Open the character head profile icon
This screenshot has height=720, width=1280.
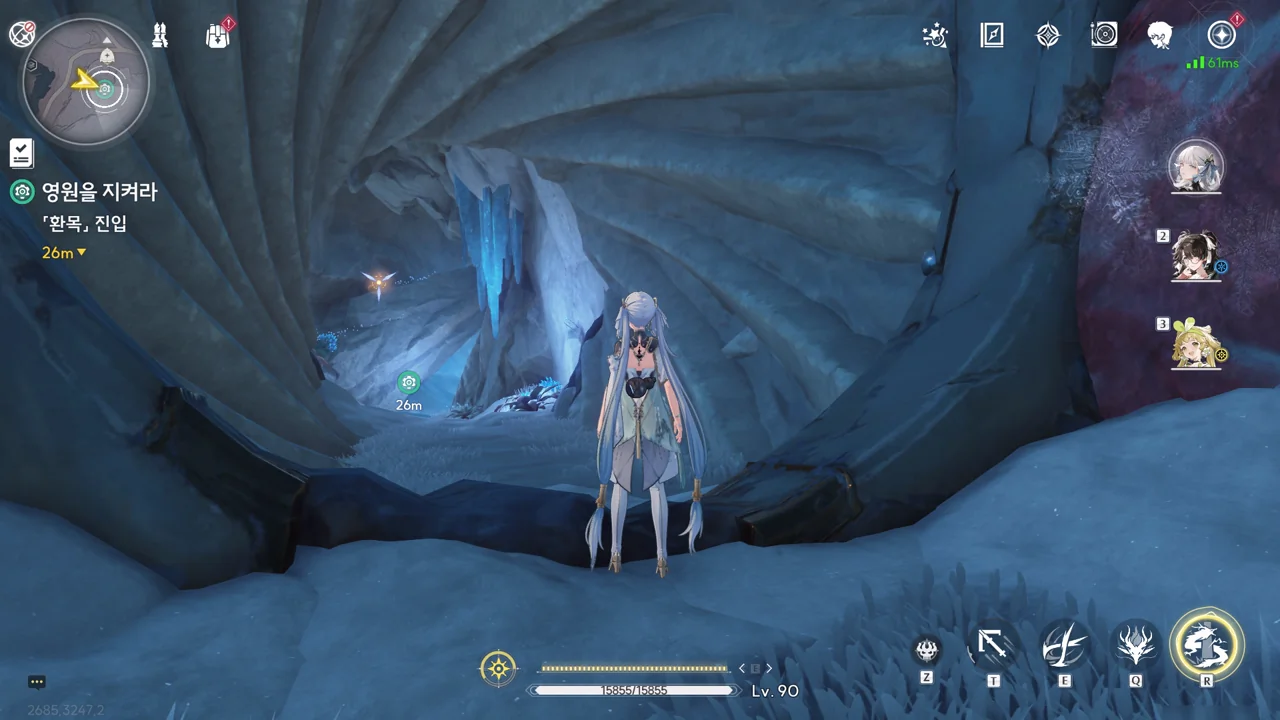1160,36
